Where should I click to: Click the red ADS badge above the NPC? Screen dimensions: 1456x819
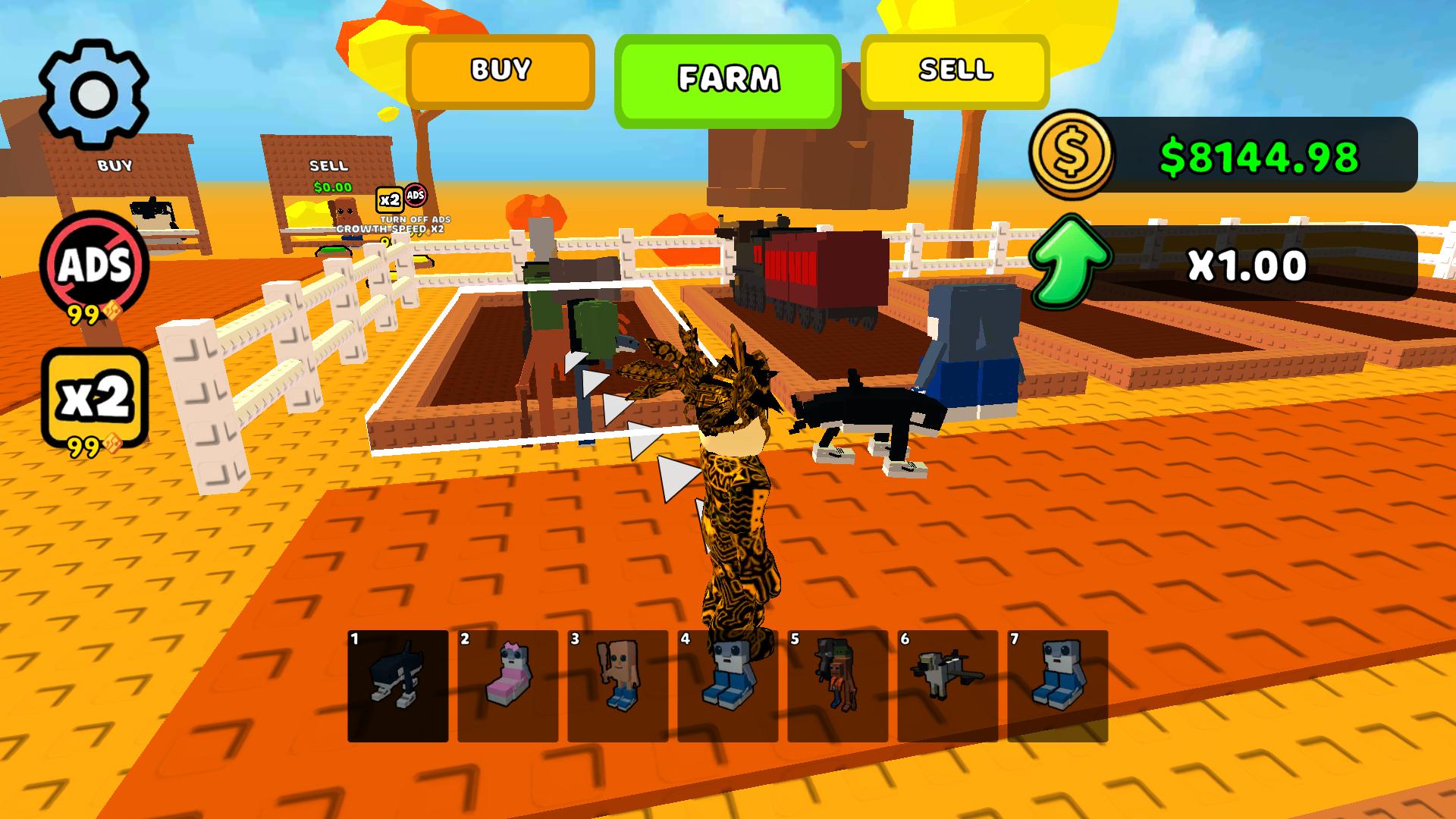[416, 196]
